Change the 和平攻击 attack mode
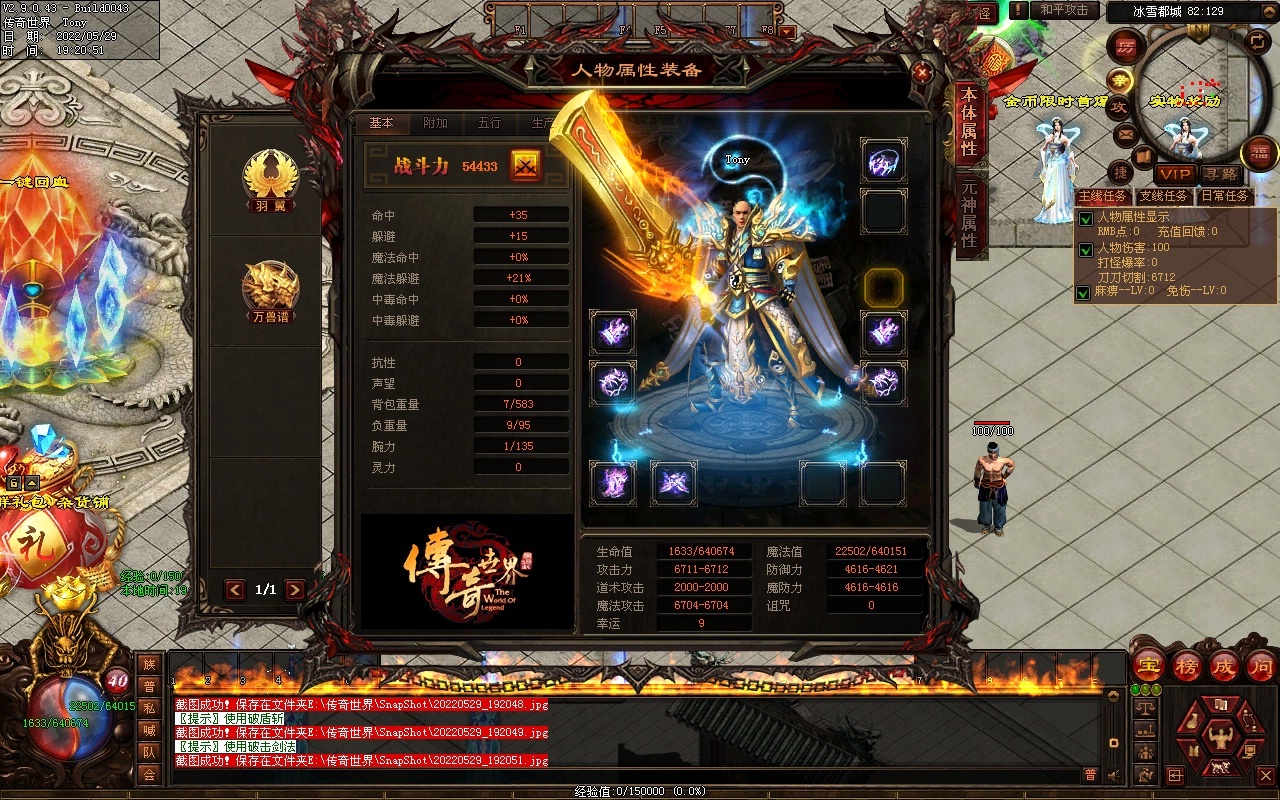This screenshot has height=800, width=1280. pos(1063,10)
